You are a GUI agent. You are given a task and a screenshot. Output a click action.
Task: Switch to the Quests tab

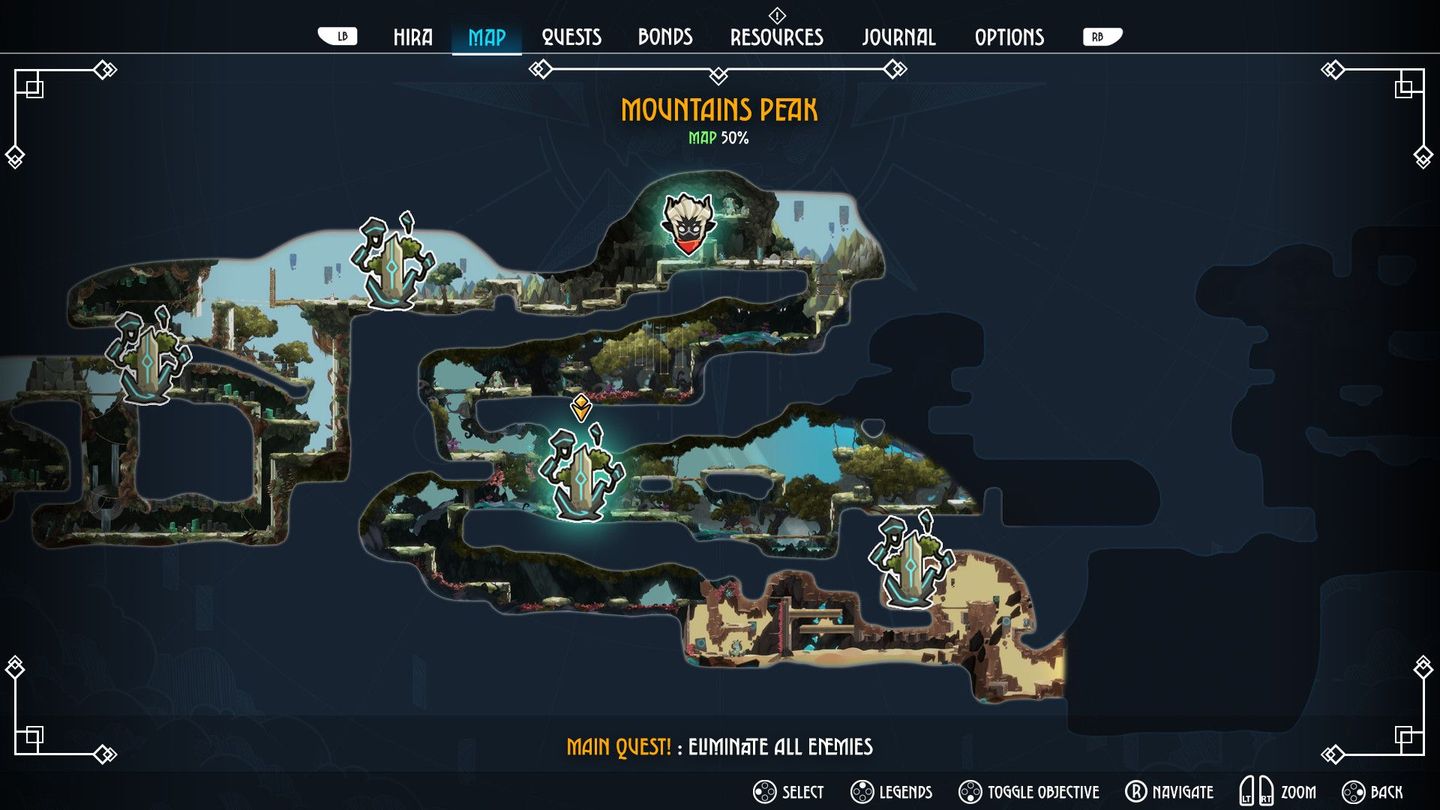point(570,36)
